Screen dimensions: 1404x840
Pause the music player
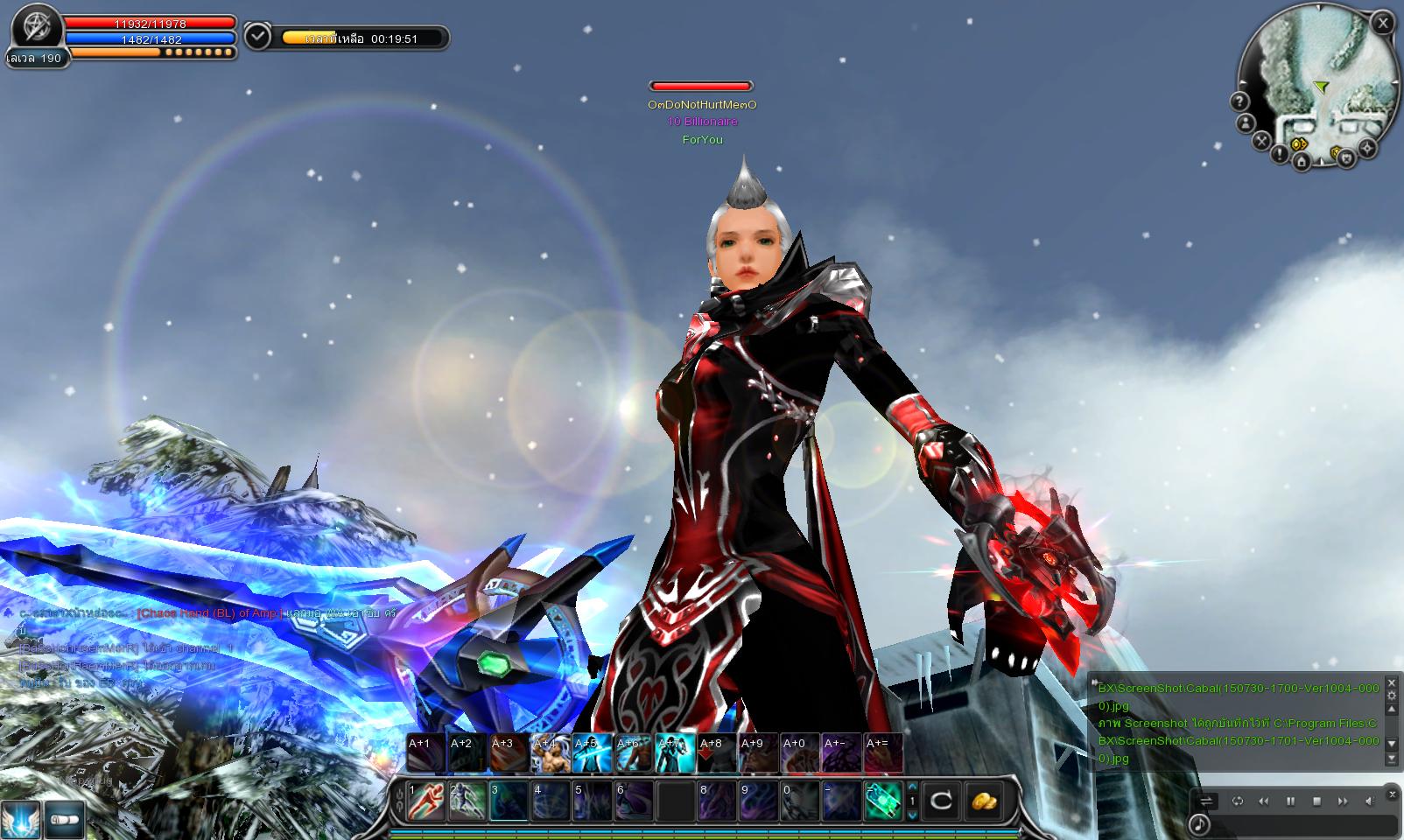(1290, 801)
